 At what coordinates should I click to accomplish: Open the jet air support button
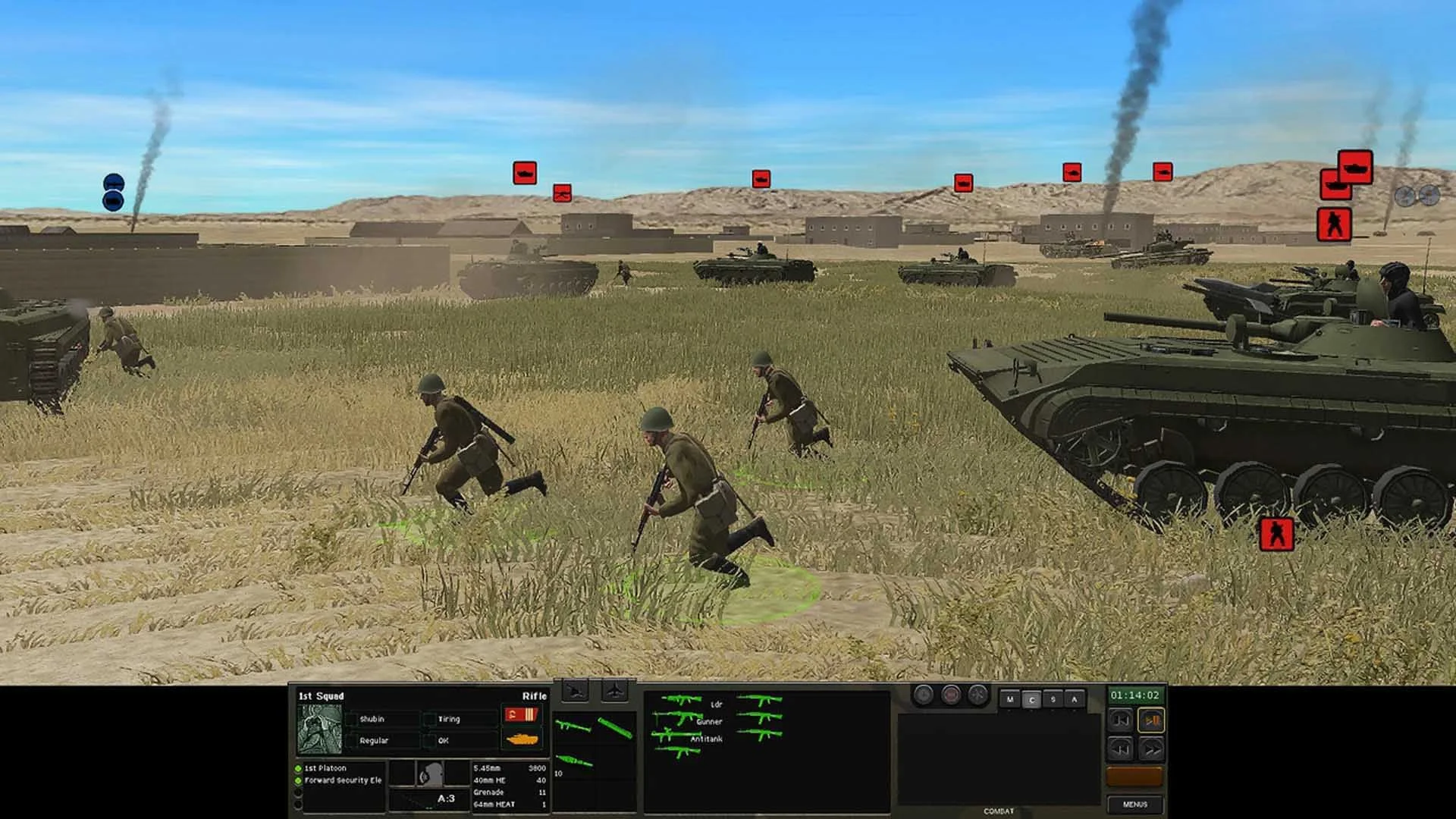614,692
